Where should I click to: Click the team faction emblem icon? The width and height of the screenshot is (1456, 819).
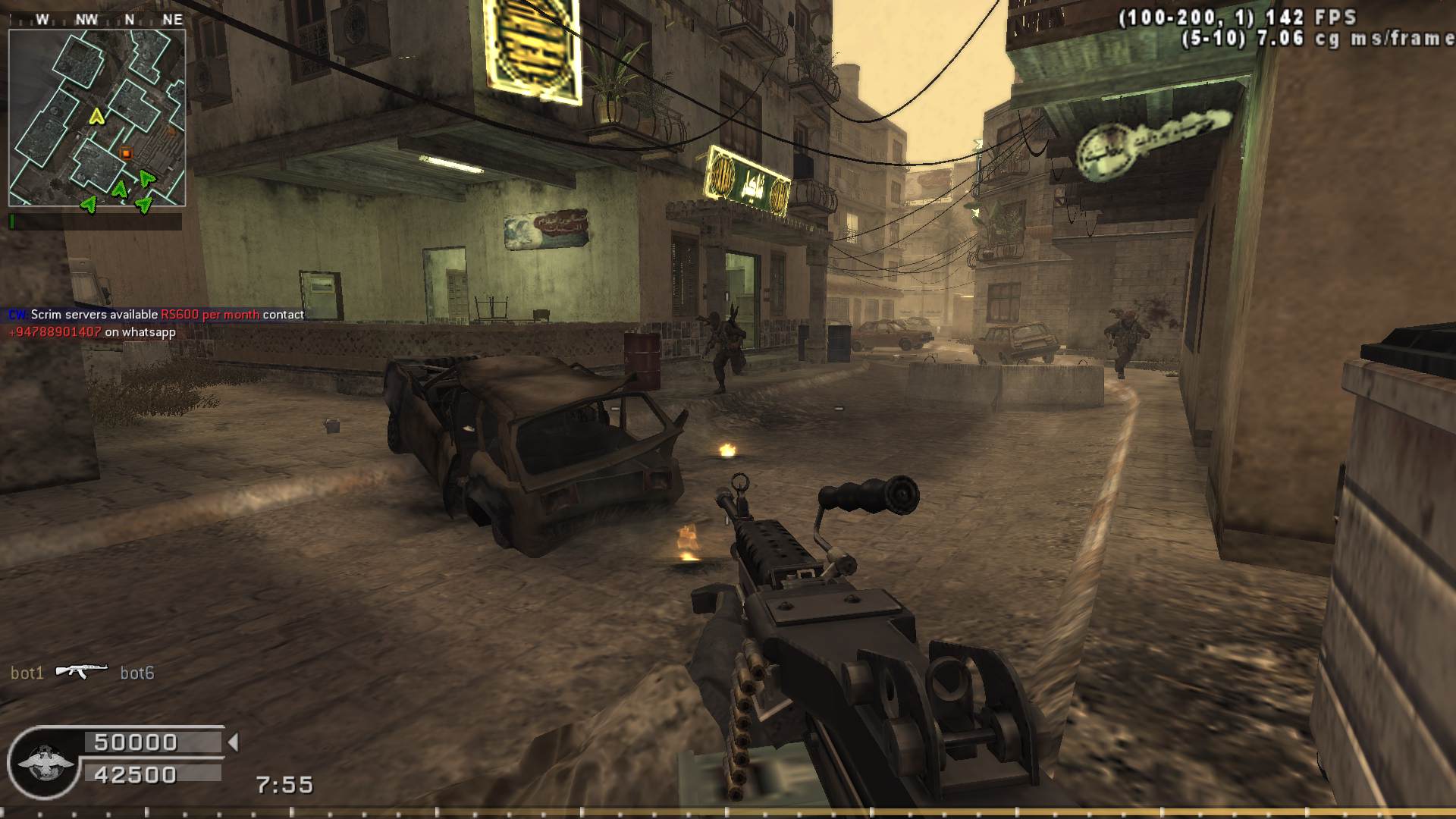(x=45, y=762)
